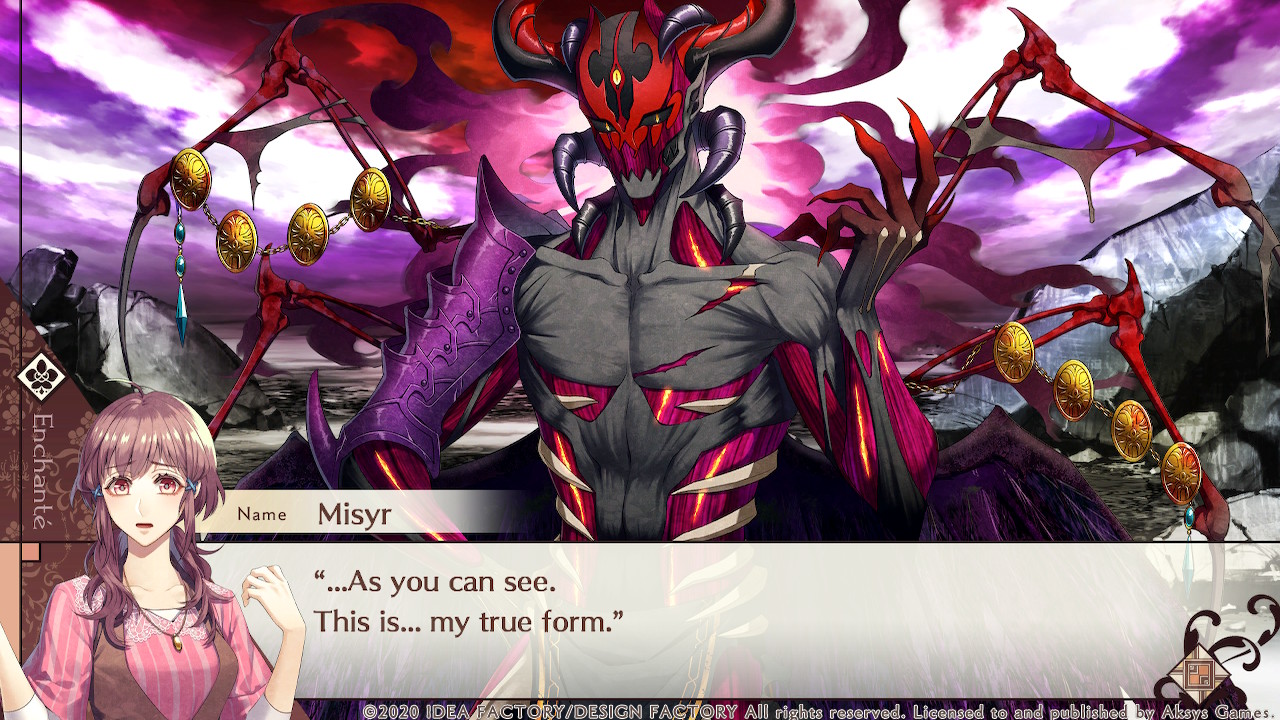This screenshot has height=720, width=1280.
Task: Select the Name plate above the dialogue box
Action: point(262,514)
